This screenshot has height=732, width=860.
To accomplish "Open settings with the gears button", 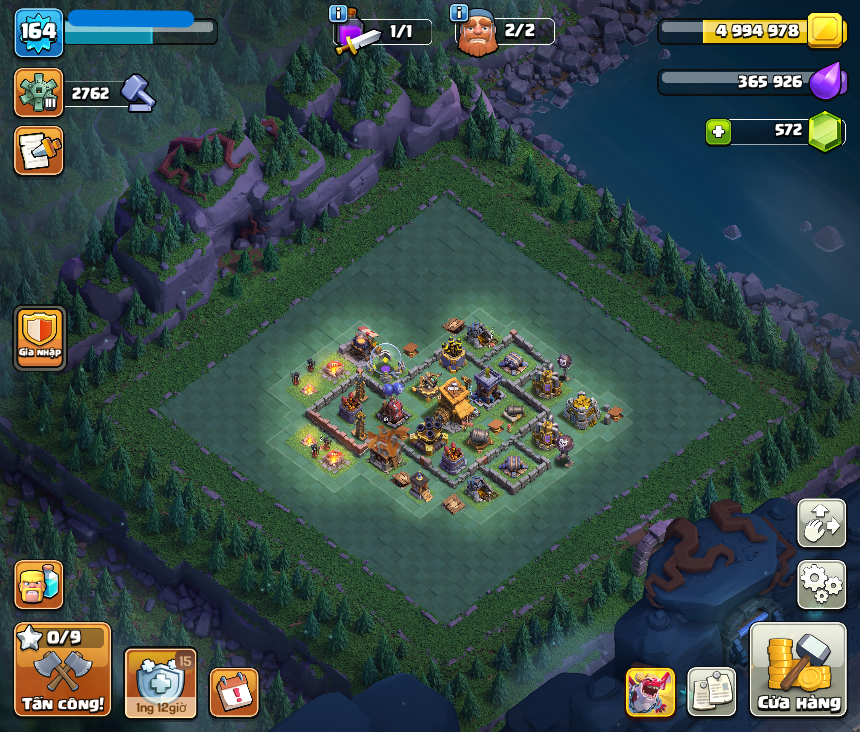I will click(x=821, y=584).
